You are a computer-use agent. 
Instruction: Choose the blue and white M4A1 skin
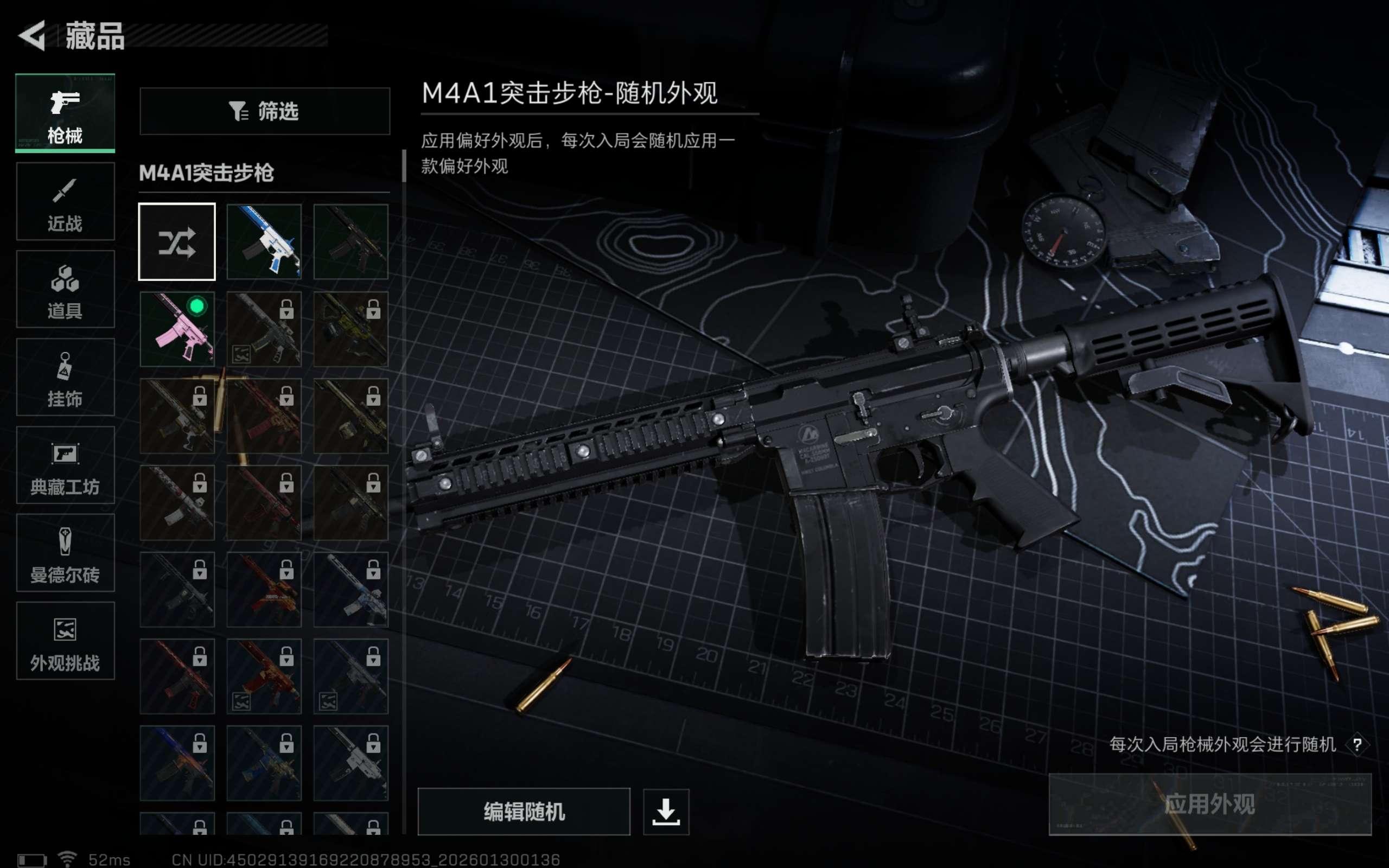(264, 242)
